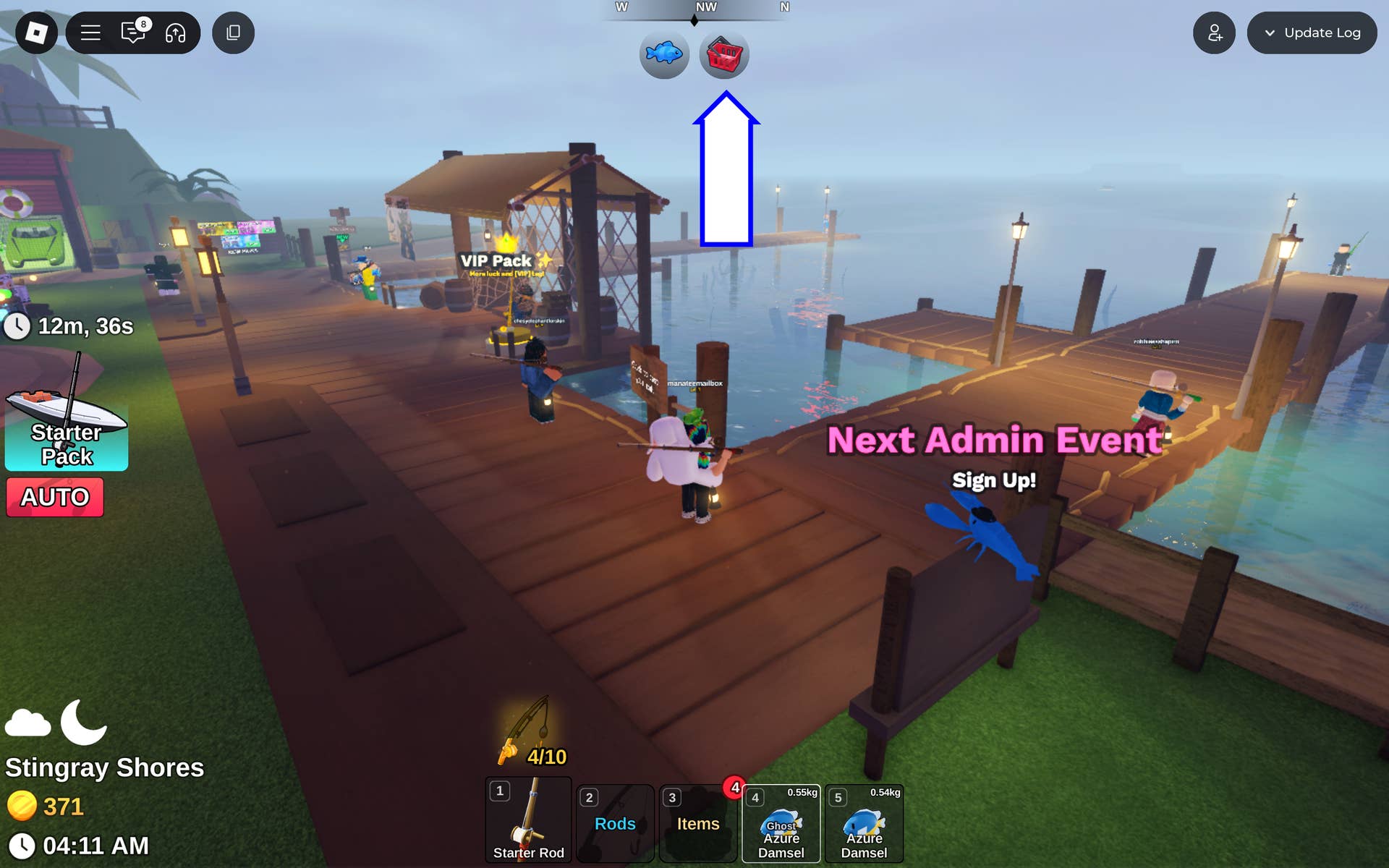The width and height of the screenshot is (1389, 868).
Task: Expand the Update Log dropdown
Action: (x=1312, y=33)
